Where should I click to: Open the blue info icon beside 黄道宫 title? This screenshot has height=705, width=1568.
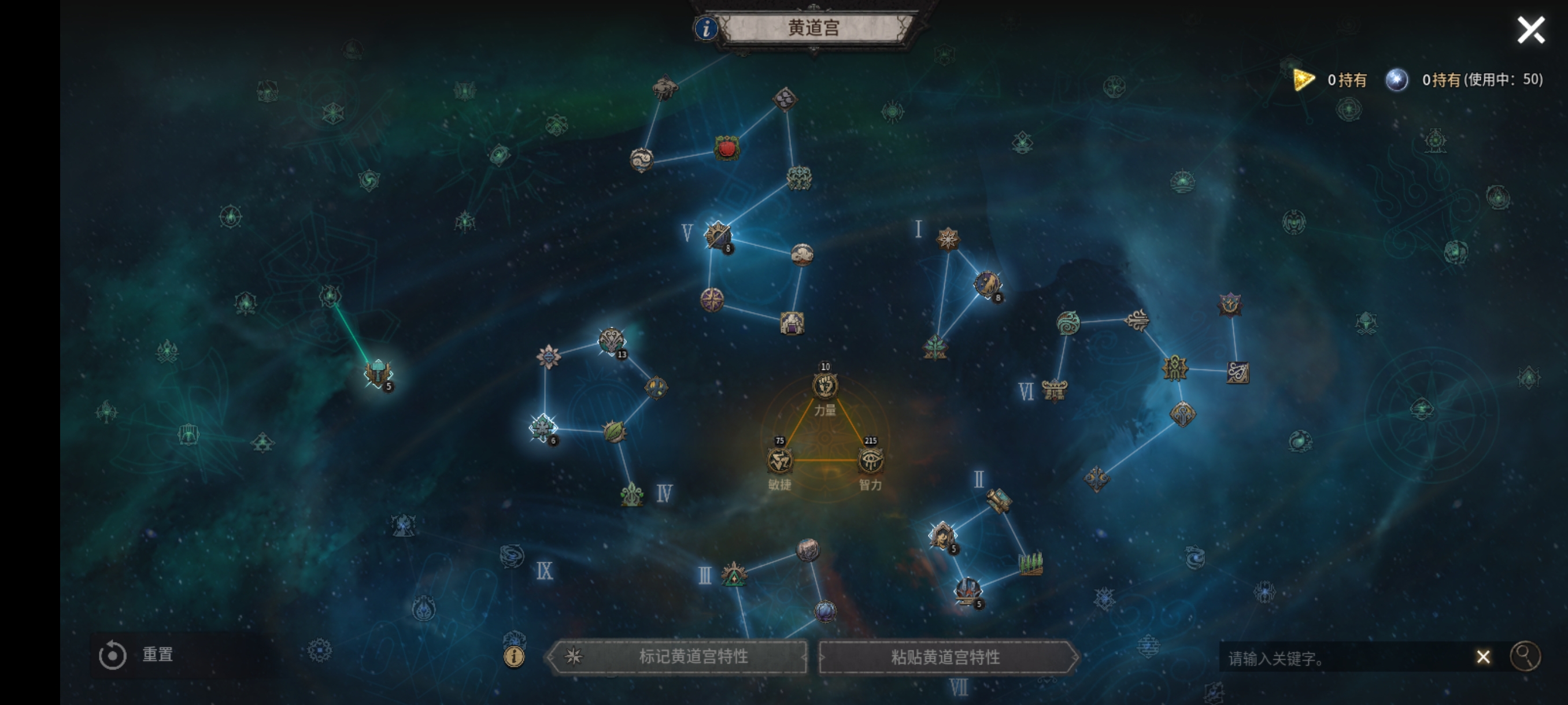pyautogui.click(x=705, y=28)
